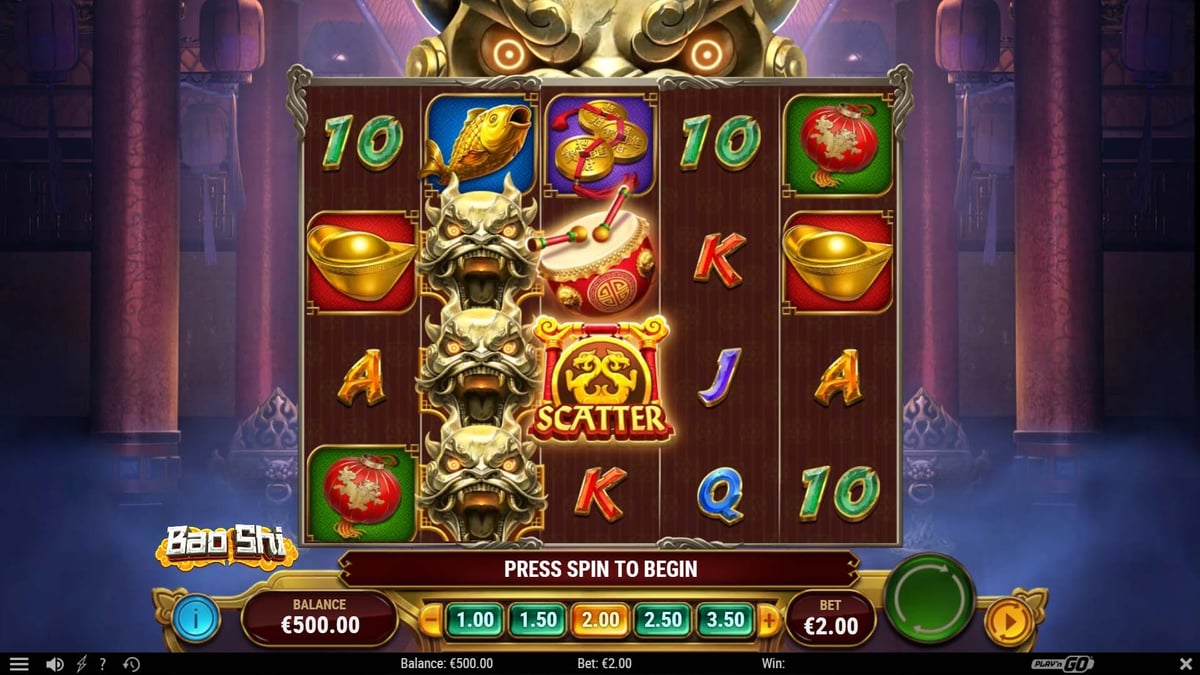Switch the bet to 3.50

pos(726,620)
